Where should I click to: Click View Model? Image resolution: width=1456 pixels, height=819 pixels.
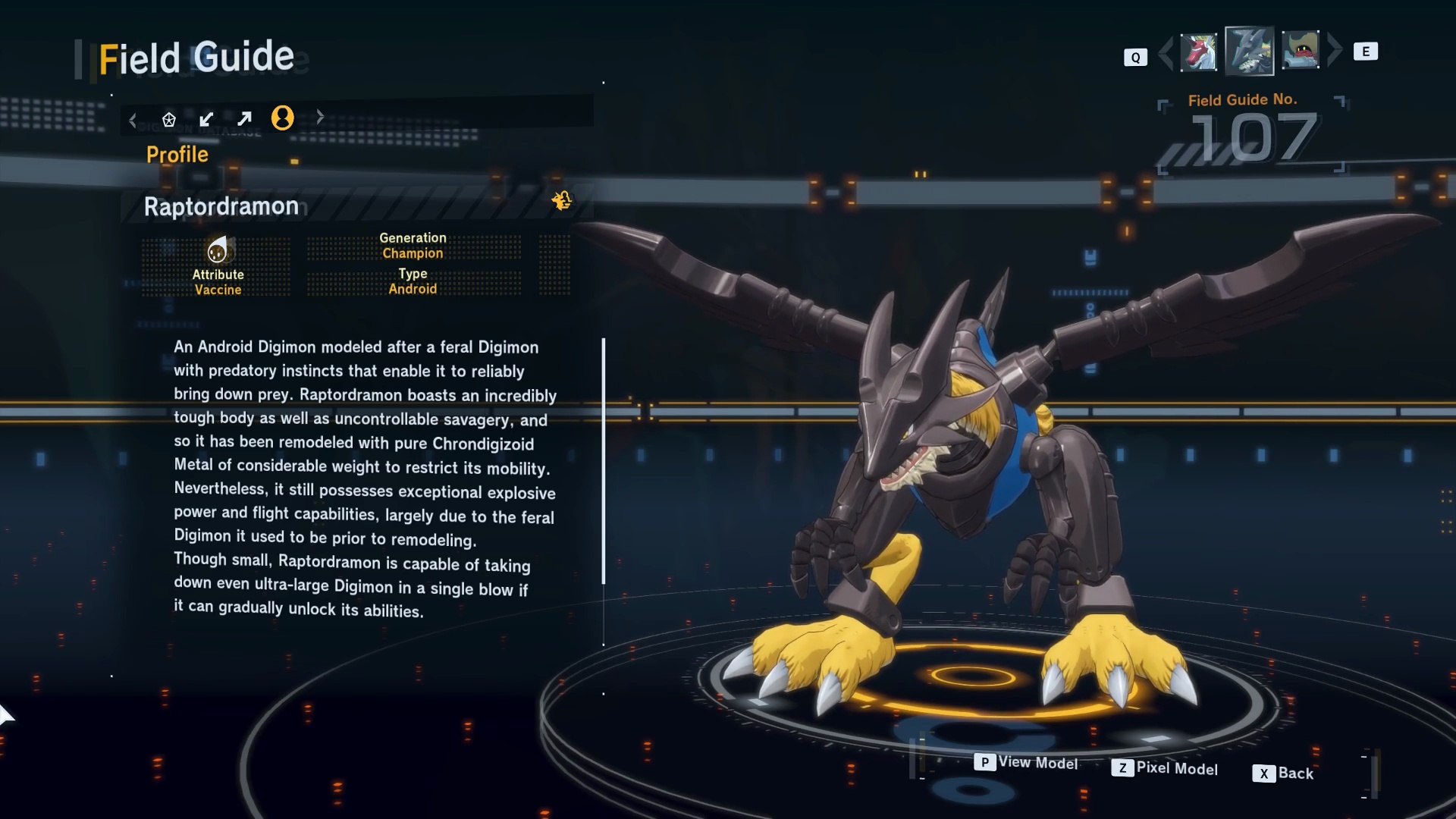point(1027,762)
